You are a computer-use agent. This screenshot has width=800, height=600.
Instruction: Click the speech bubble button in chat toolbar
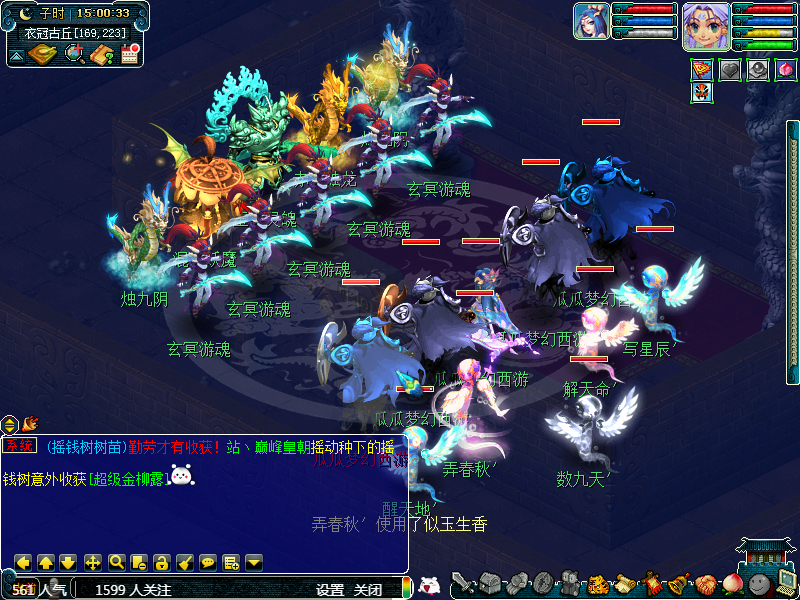click(208, 562)
